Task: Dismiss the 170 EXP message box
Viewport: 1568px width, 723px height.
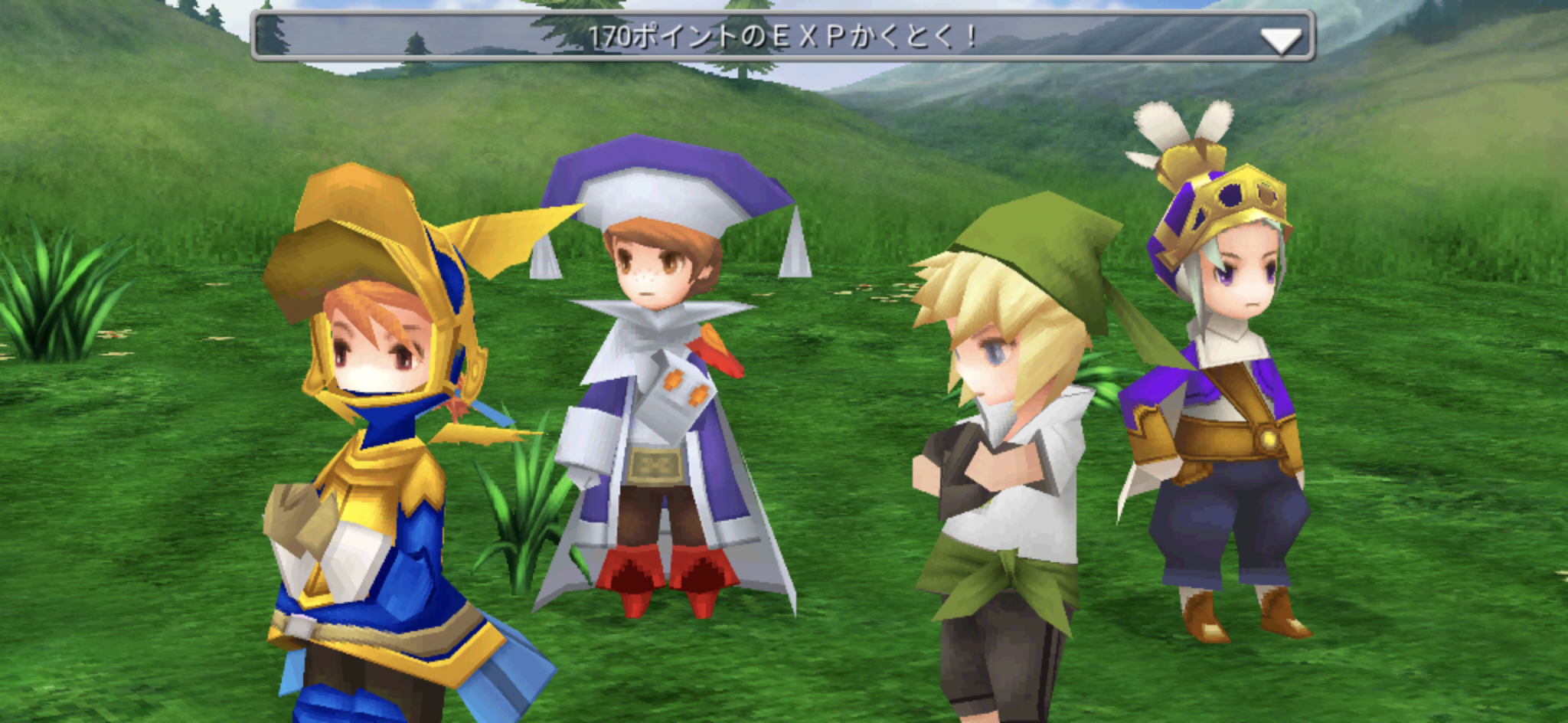Action: click(781, 36)
